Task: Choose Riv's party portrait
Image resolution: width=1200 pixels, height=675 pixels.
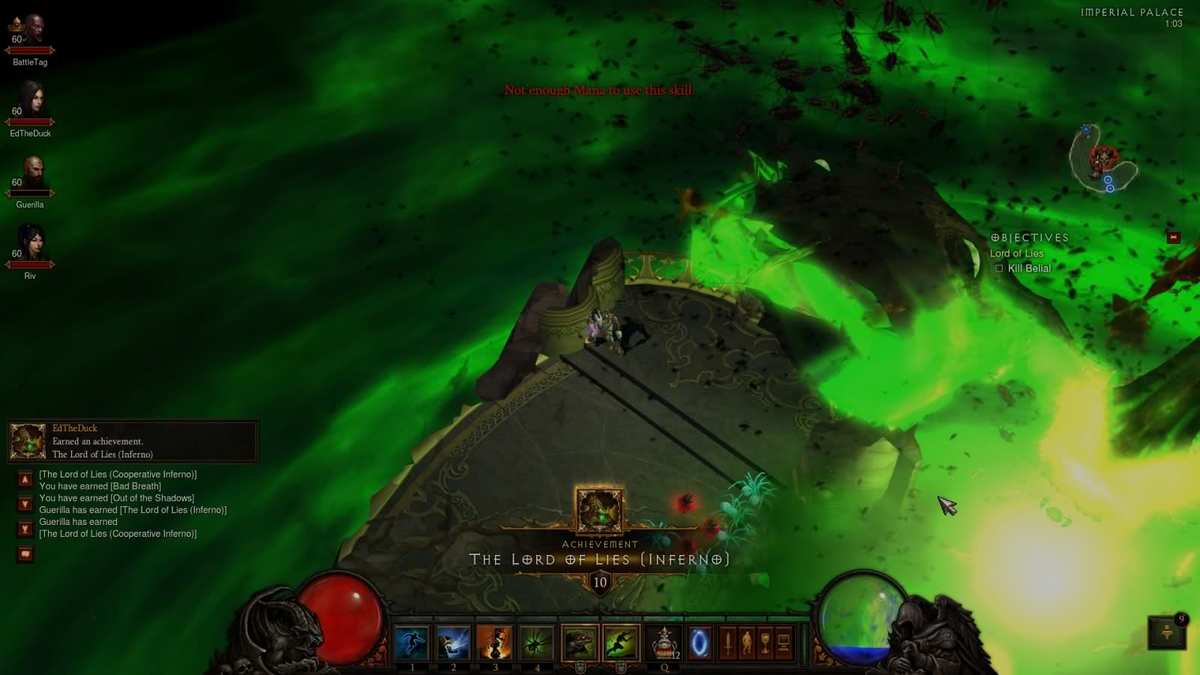Action: [x=30, y=242]
